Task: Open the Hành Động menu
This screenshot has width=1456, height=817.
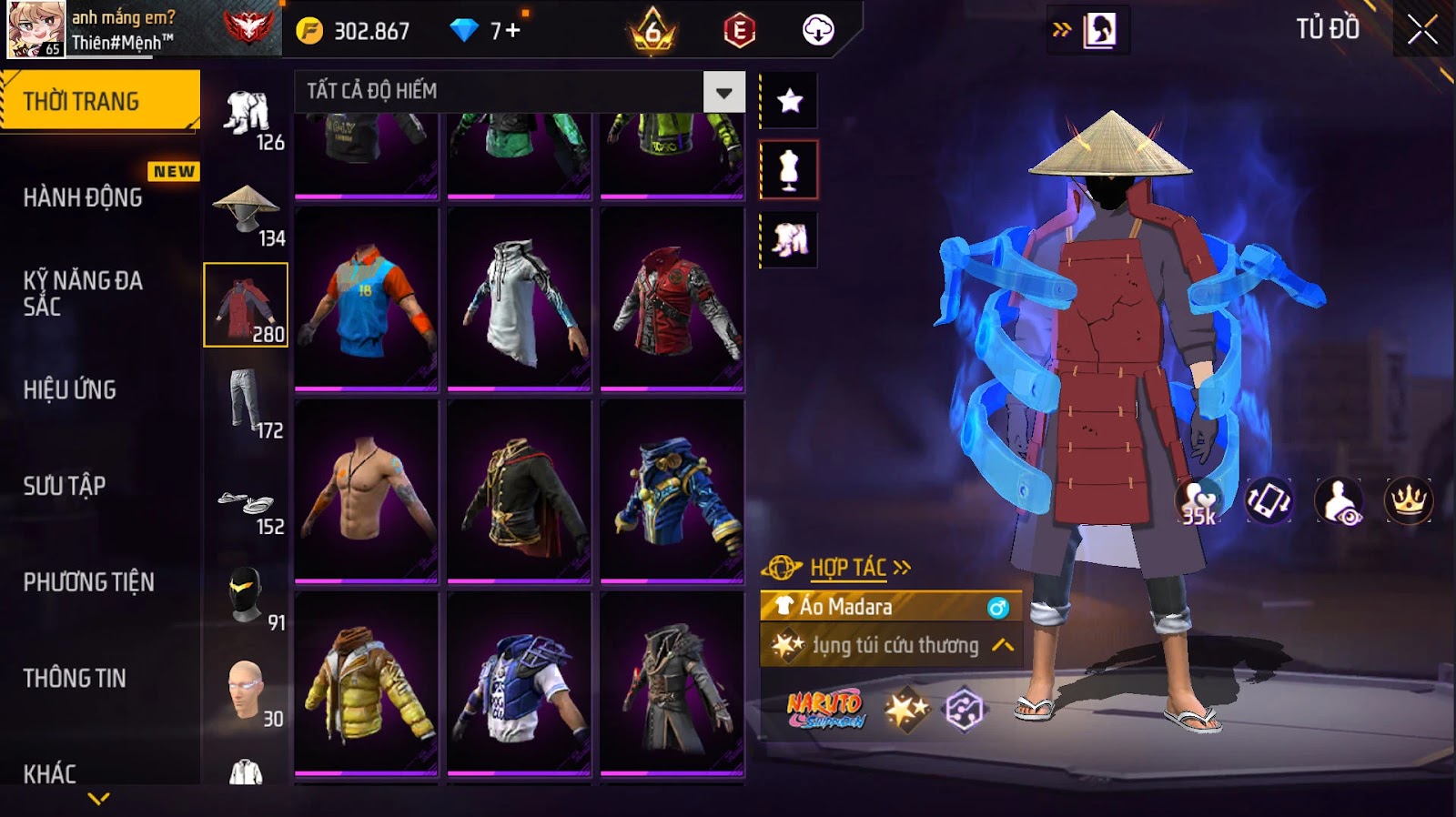Action: pos(83,197)
